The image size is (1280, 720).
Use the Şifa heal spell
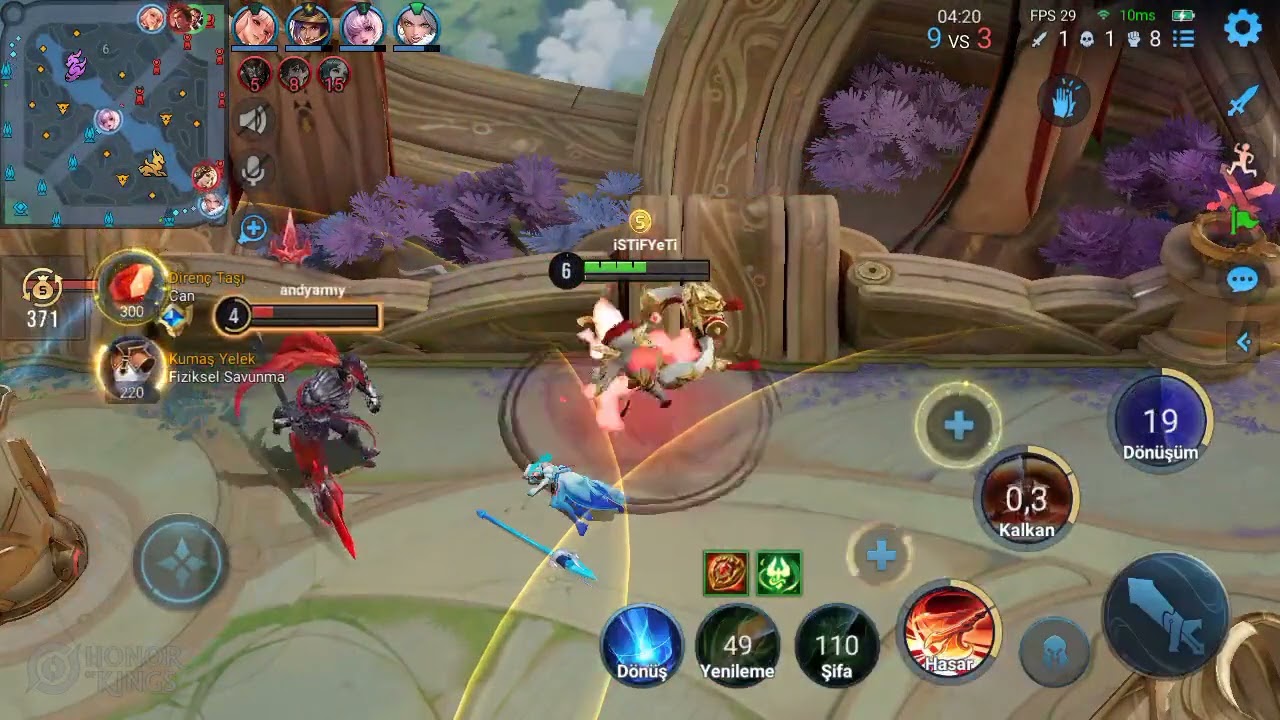pyautogui.click(x=837, y=646)
